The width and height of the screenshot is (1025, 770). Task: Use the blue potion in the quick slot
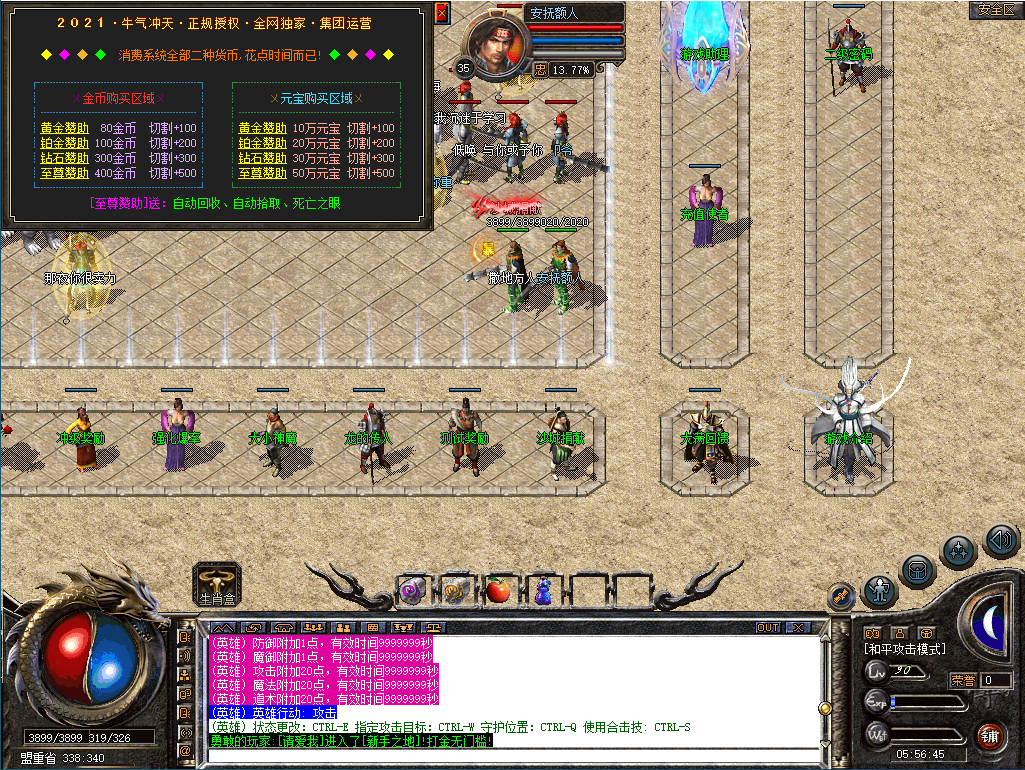tap(542, 591)
